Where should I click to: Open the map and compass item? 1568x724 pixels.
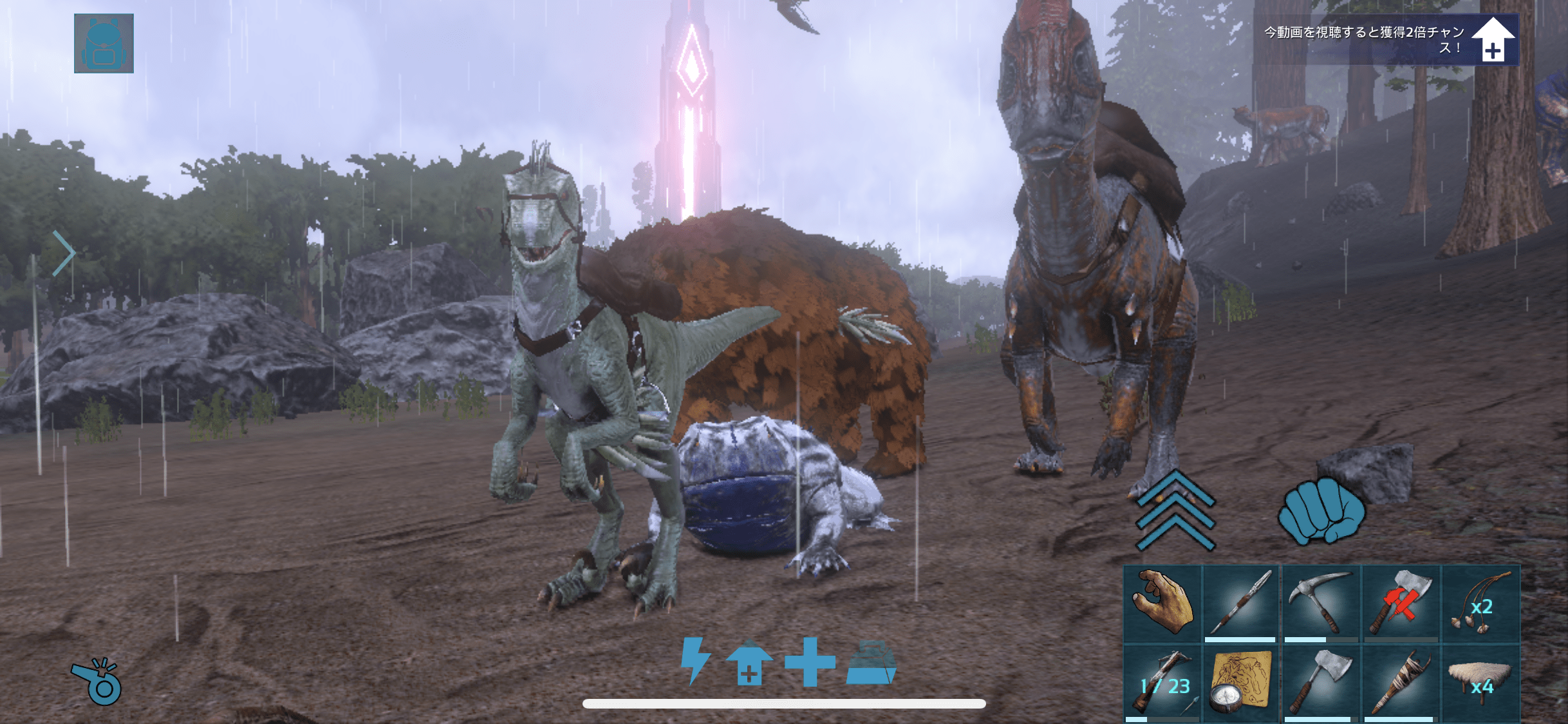click(x=1241, y=683)
